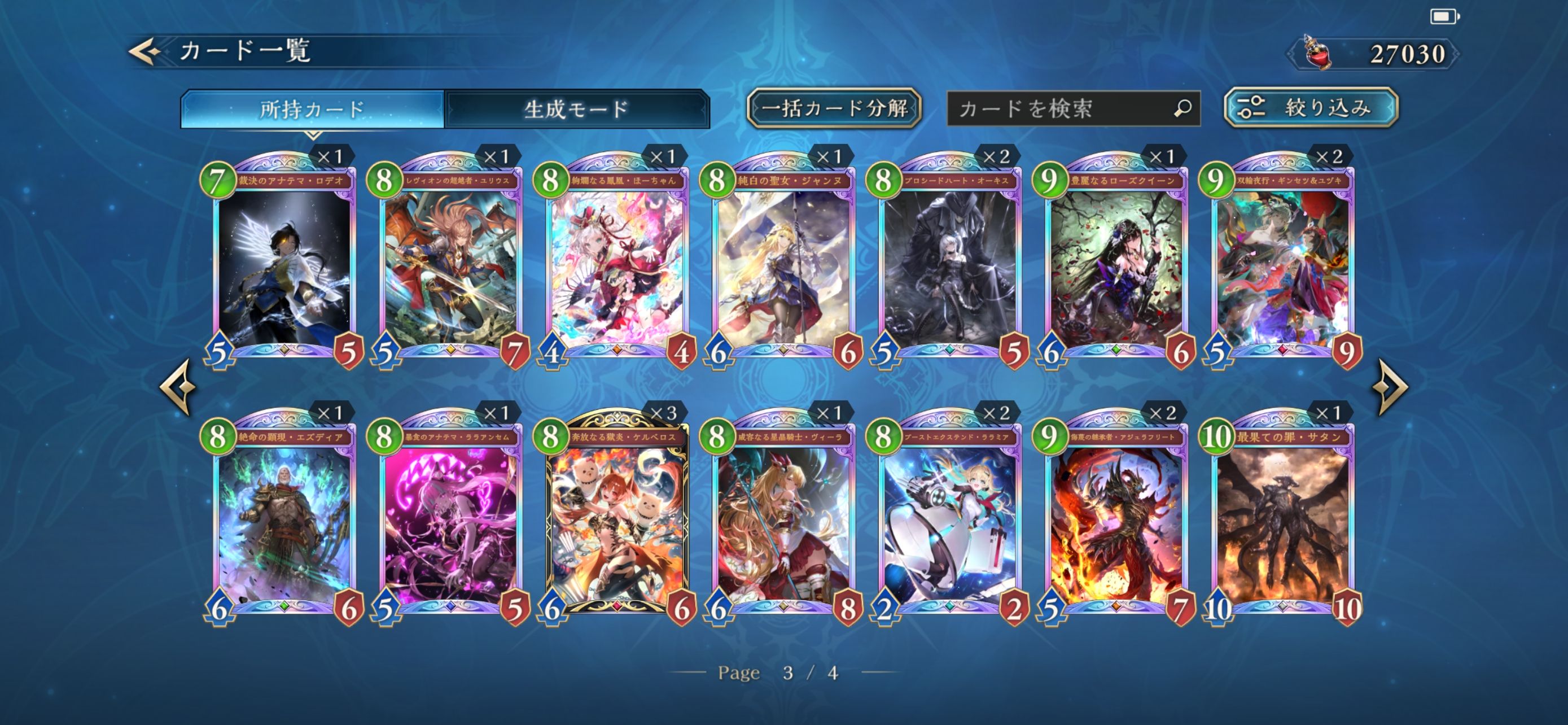
Task: Switch to the 生成モード tab
Action: point(576,110)
